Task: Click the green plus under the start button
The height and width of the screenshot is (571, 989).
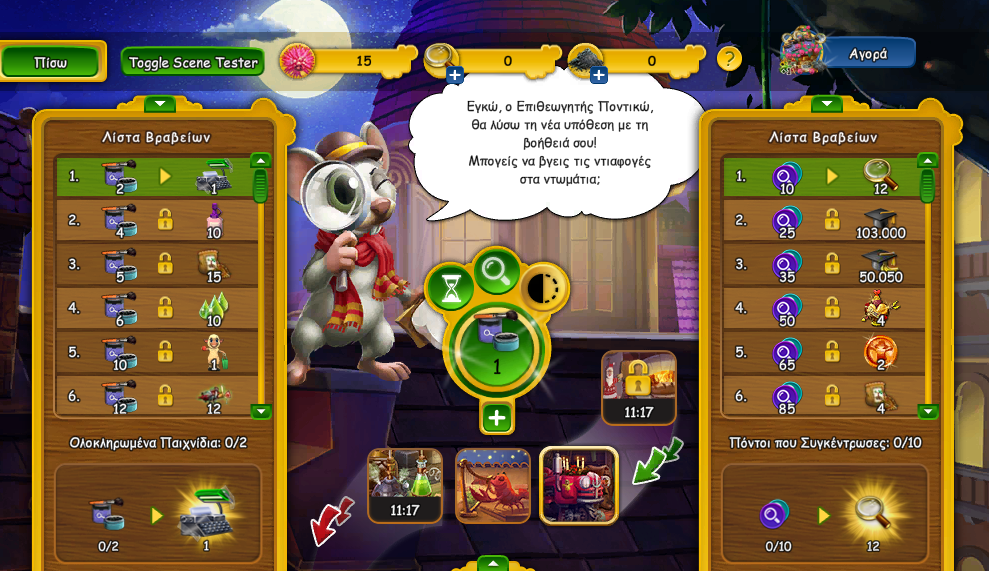Action: [x=497, y=417]
